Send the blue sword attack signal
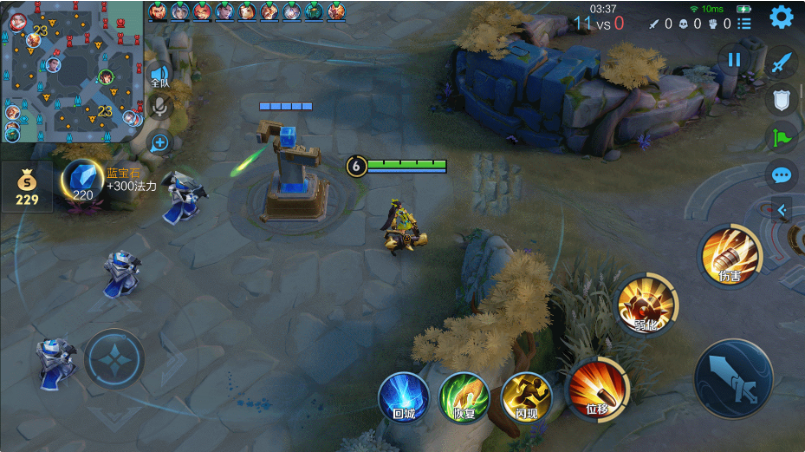 coord(781,62)
